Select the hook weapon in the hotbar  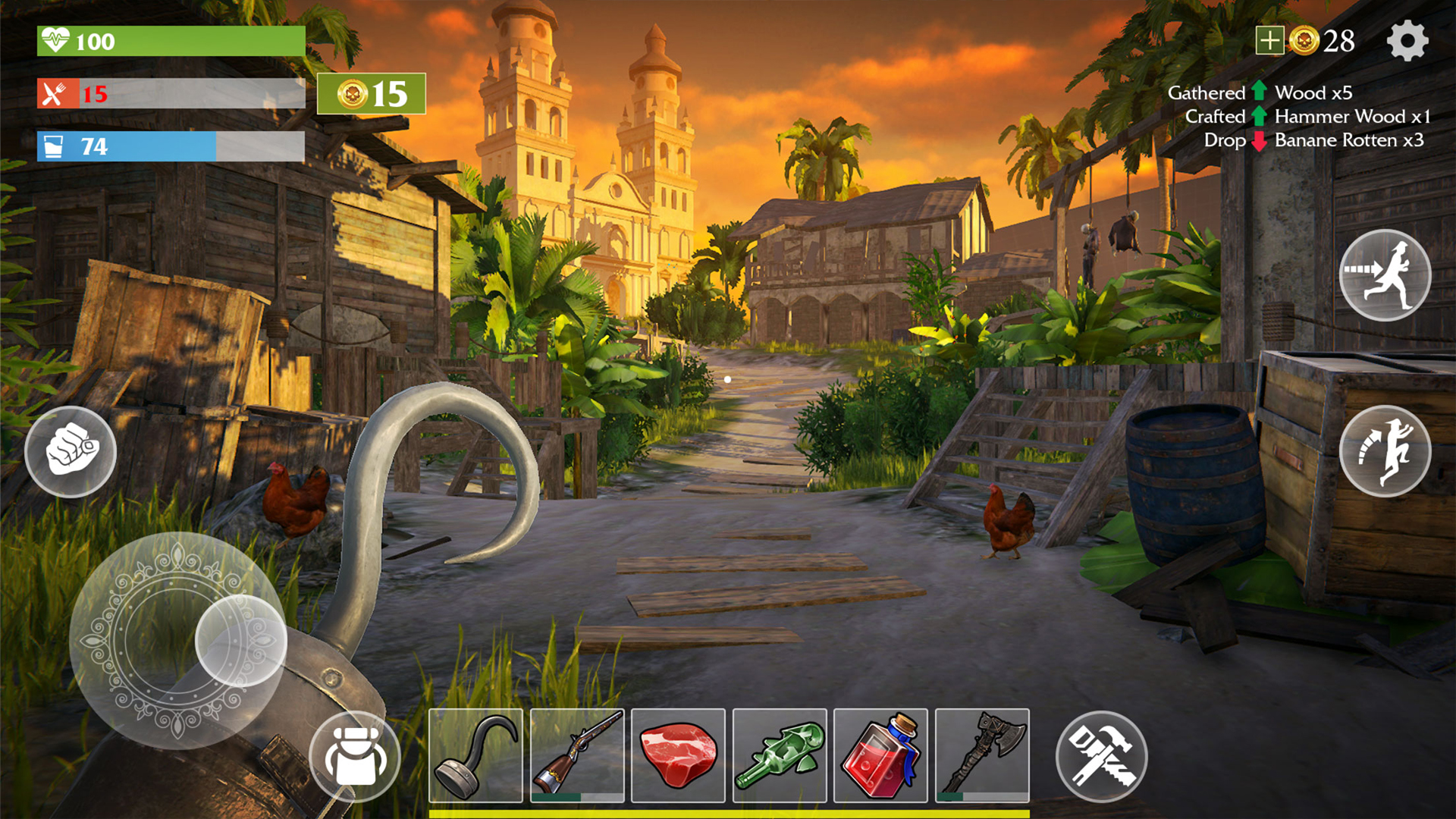tap(475, 757)
